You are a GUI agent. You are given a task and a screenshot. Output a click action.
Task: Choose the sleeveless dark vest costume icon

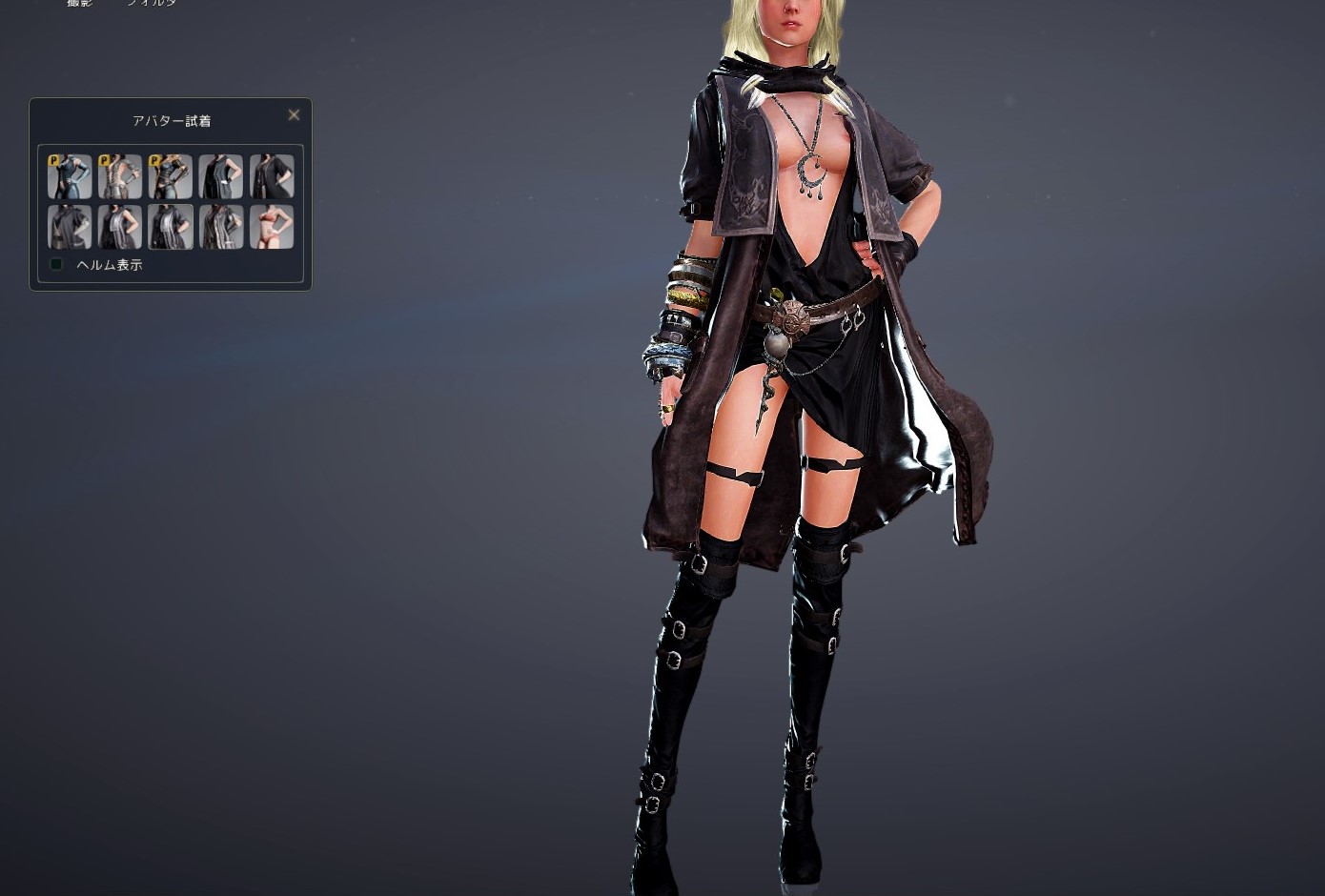coord(221,176)
